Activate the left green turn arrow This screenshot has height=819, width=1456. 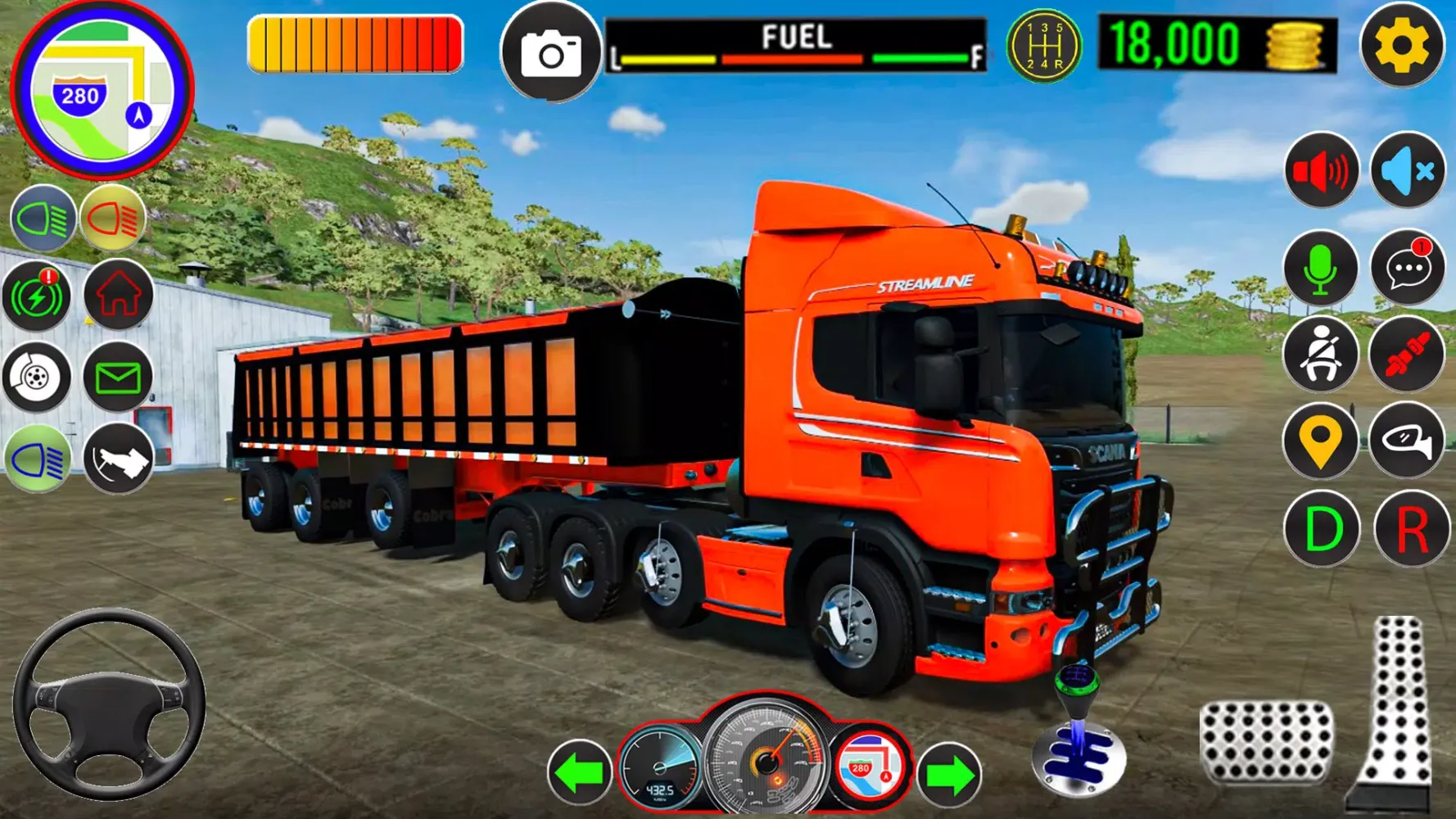[579, 772]
